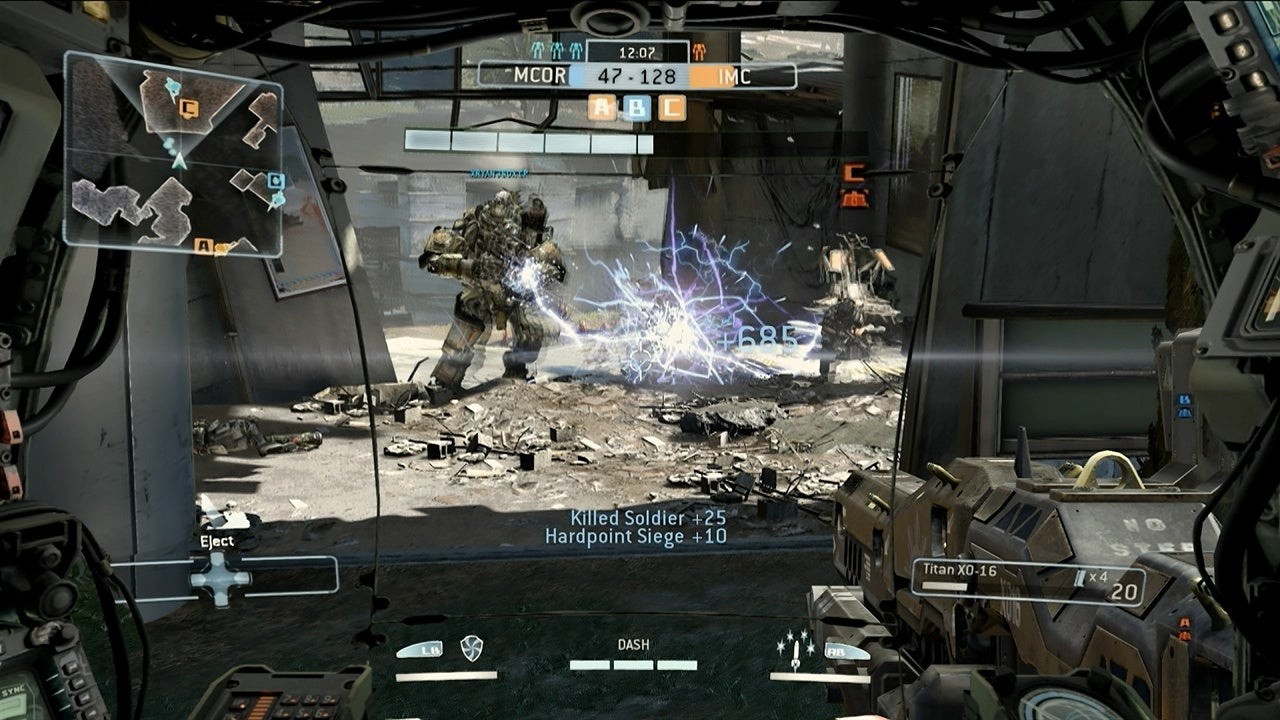Select hardpoint B status icon below the score
This screenshot has width=1280, height=720.
(x=637, y=107)
